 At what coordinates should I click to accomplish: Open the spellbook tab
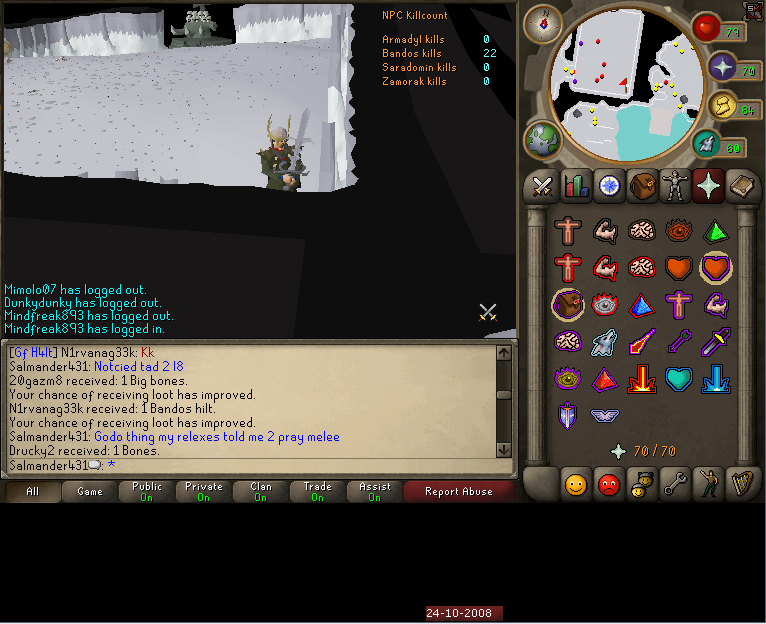click(x=740, y=186)
